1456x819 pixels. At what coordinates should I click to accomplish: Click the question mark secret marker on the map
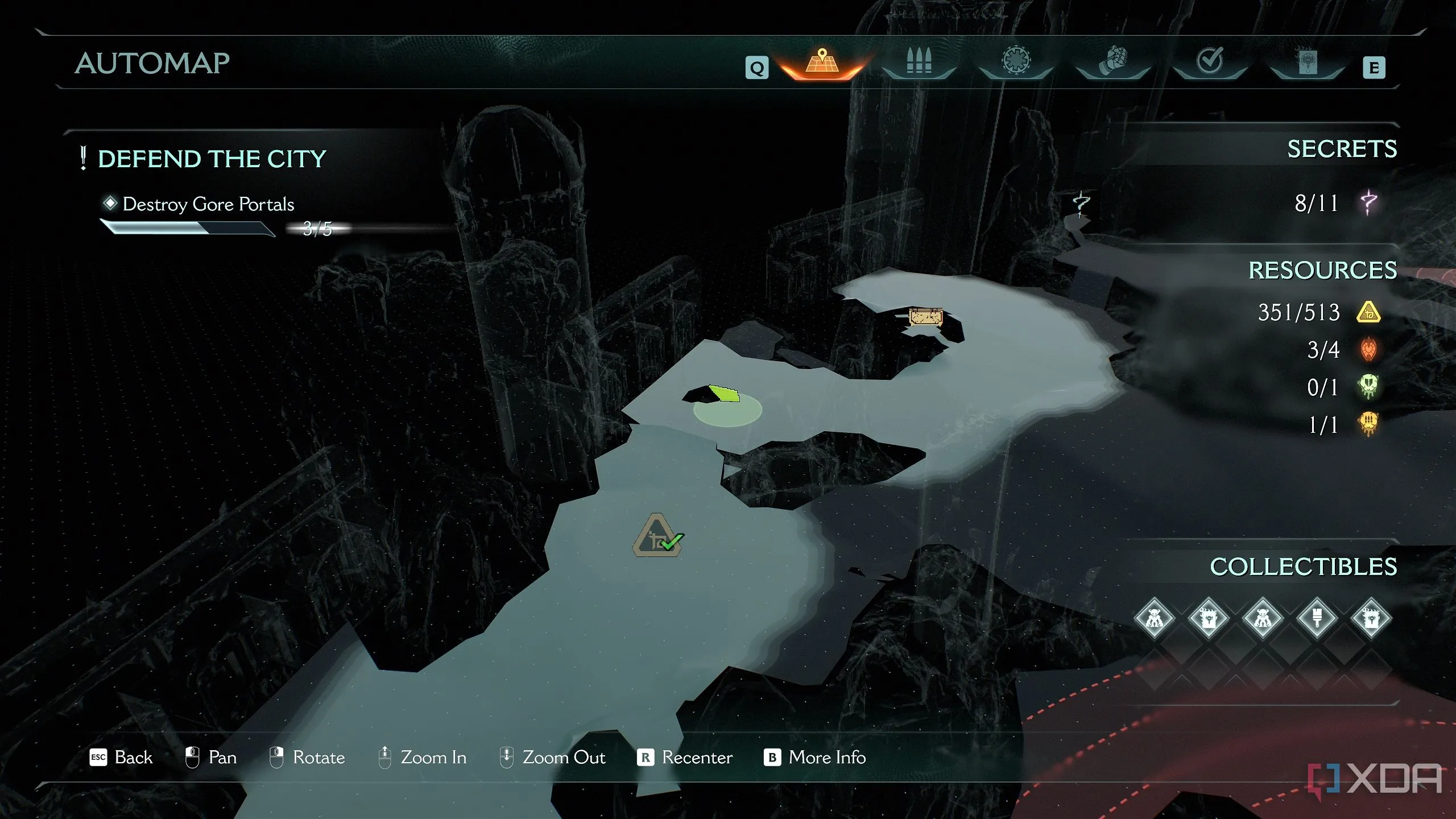(x=1081, y=203)
